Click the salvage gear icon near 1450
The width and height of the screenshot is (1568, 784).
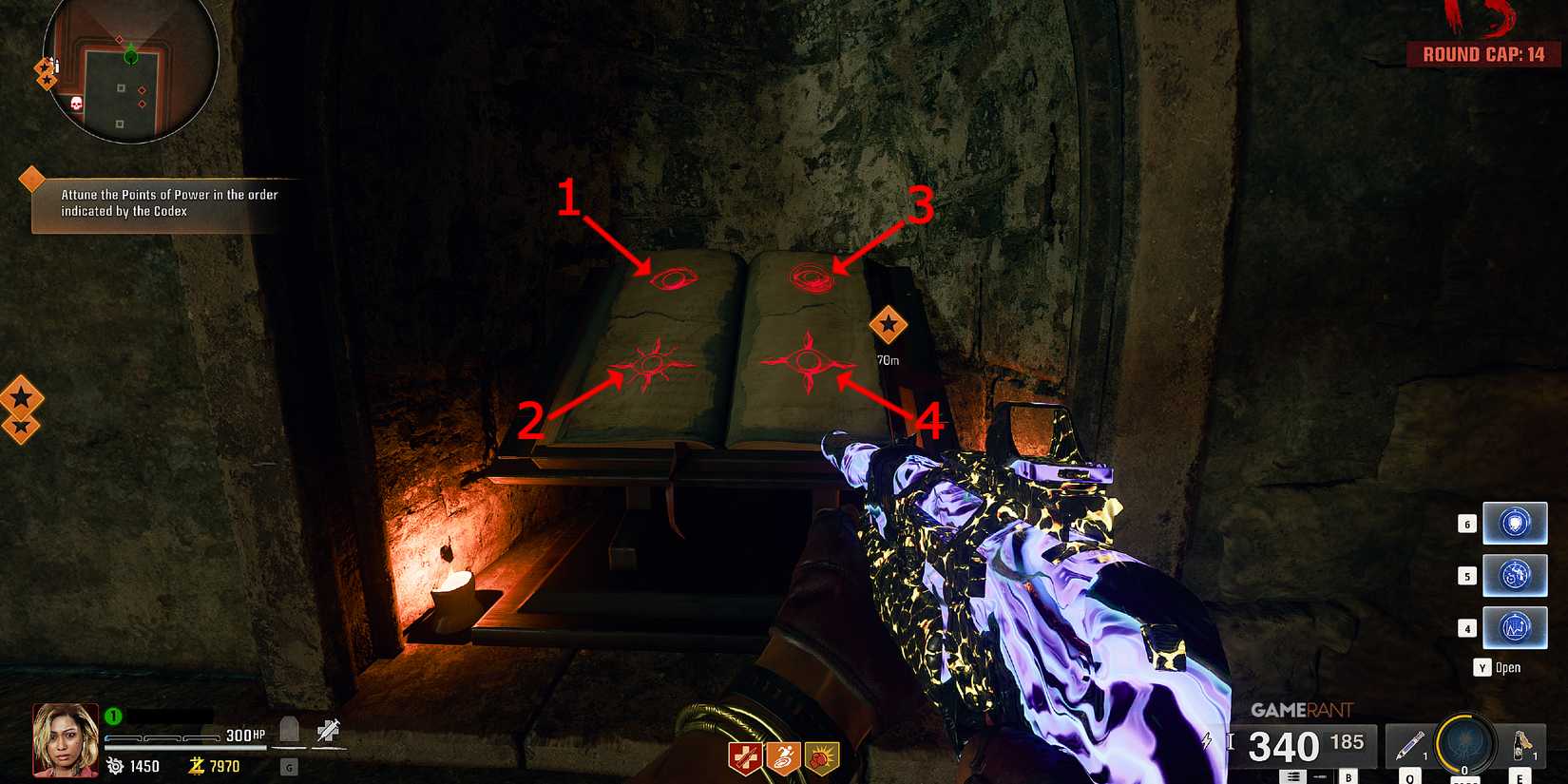(115, 765)
